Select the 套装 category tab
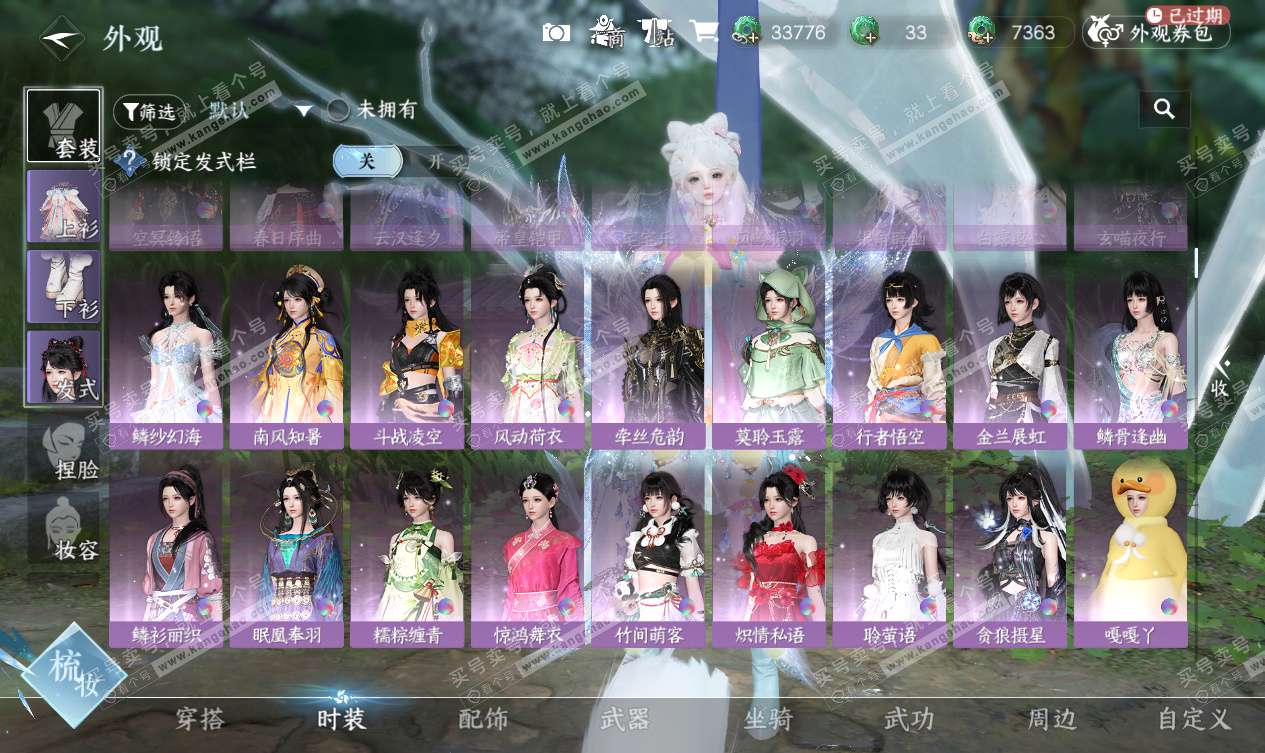 tap(64, 126)
